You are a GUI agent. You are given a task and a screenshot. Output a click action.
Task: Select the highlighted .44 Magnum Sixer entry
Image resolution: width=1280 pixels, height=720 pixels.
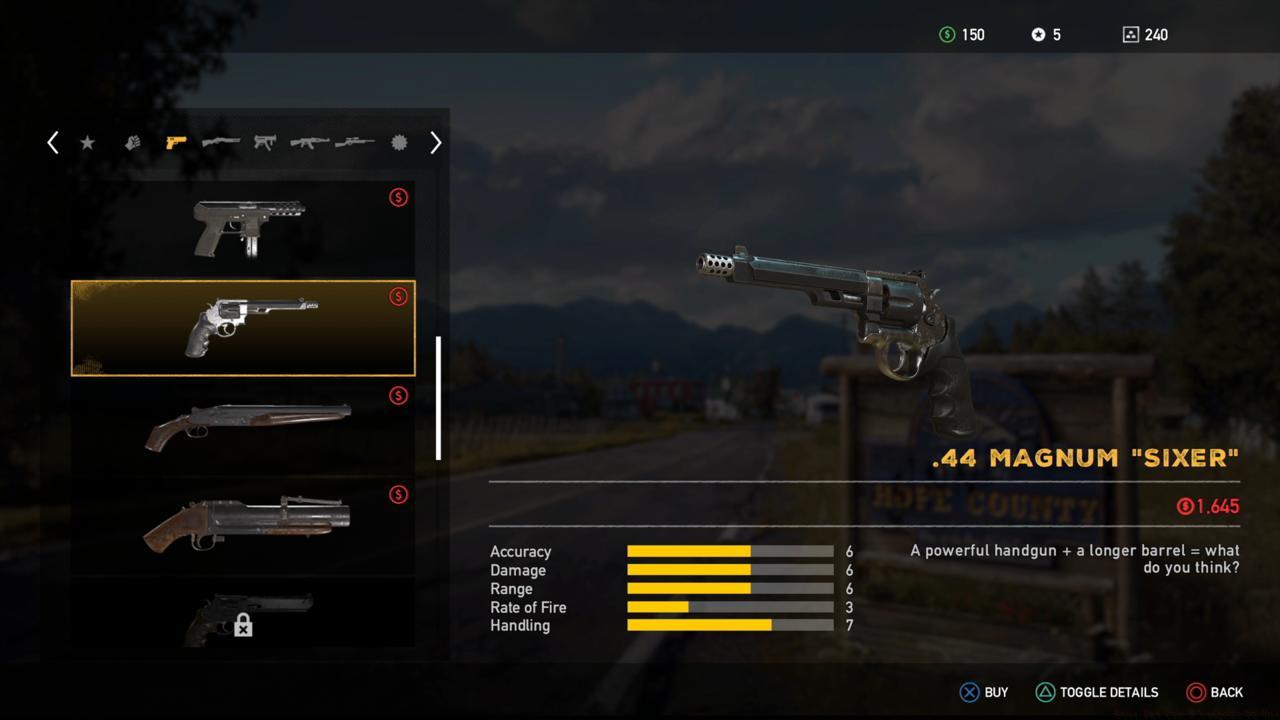tap(242, 327)
